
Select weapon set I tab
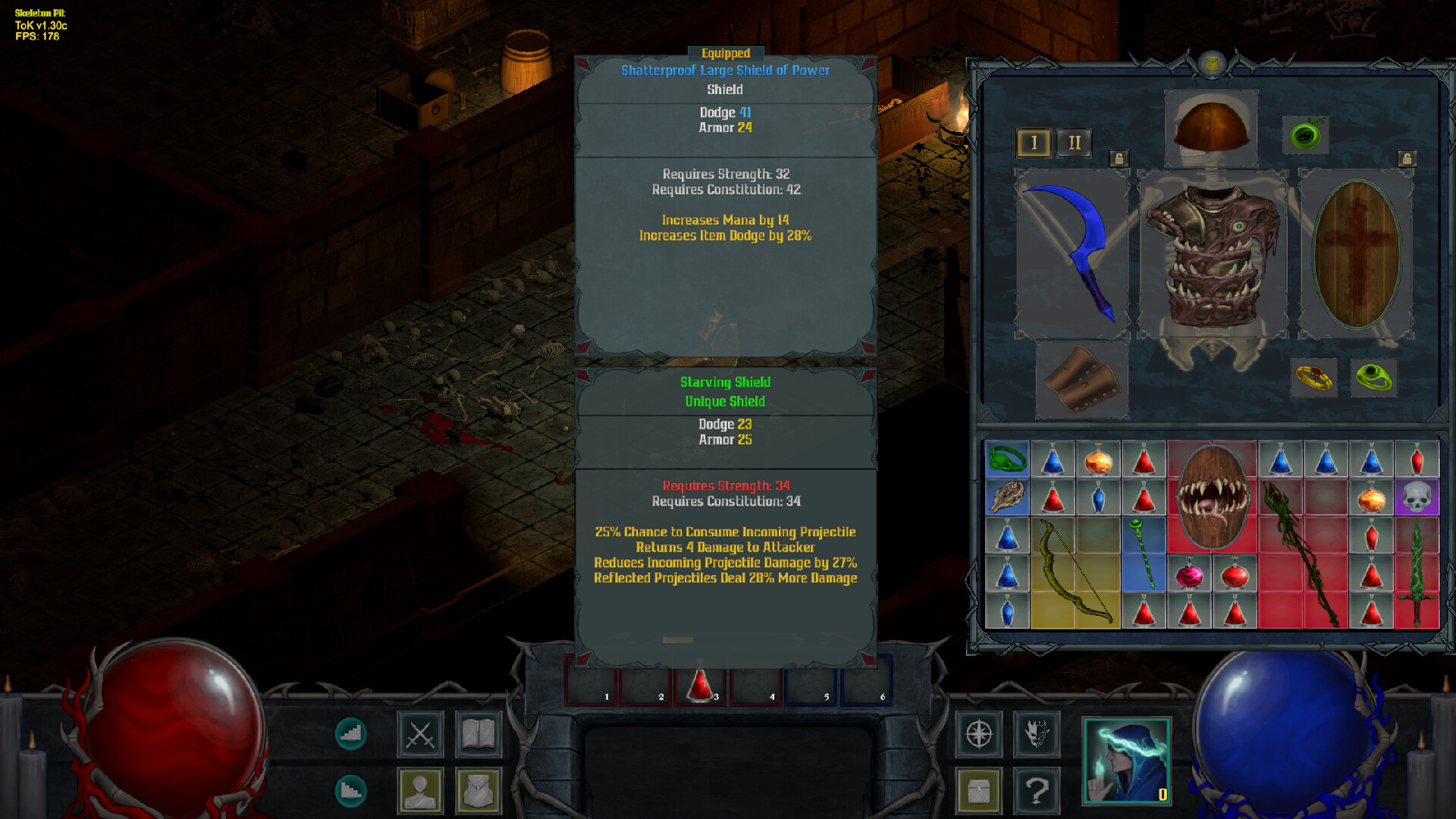pos(1034,143)
